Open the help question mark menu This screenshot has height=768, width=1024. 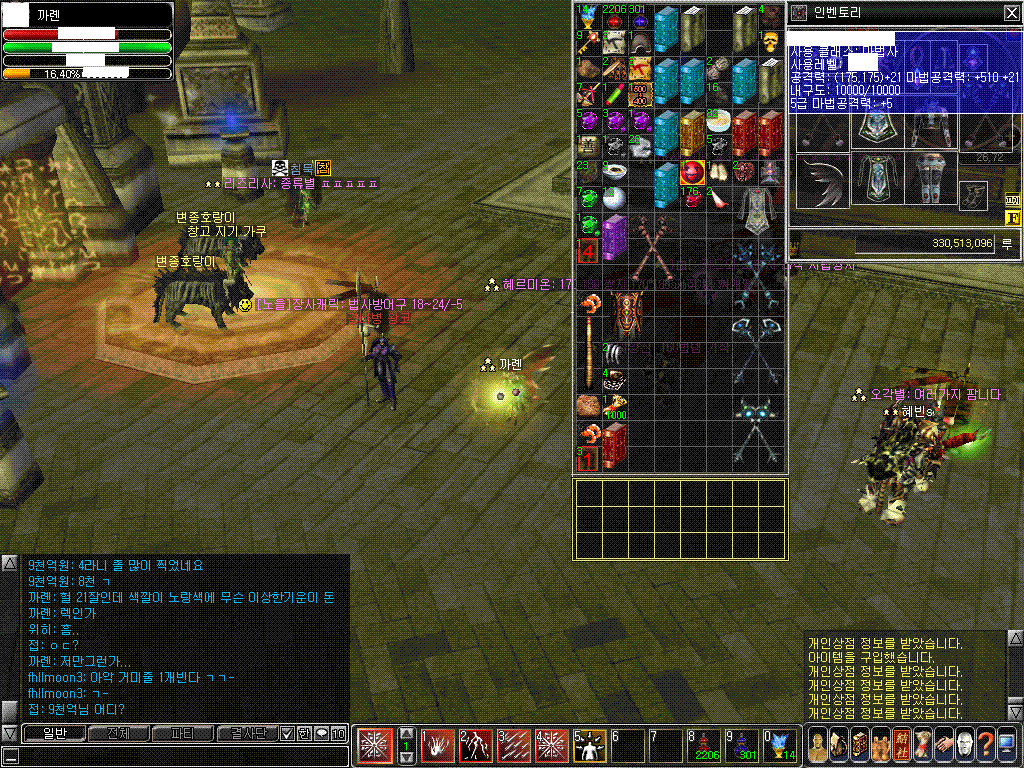click(x=984, y=746)
